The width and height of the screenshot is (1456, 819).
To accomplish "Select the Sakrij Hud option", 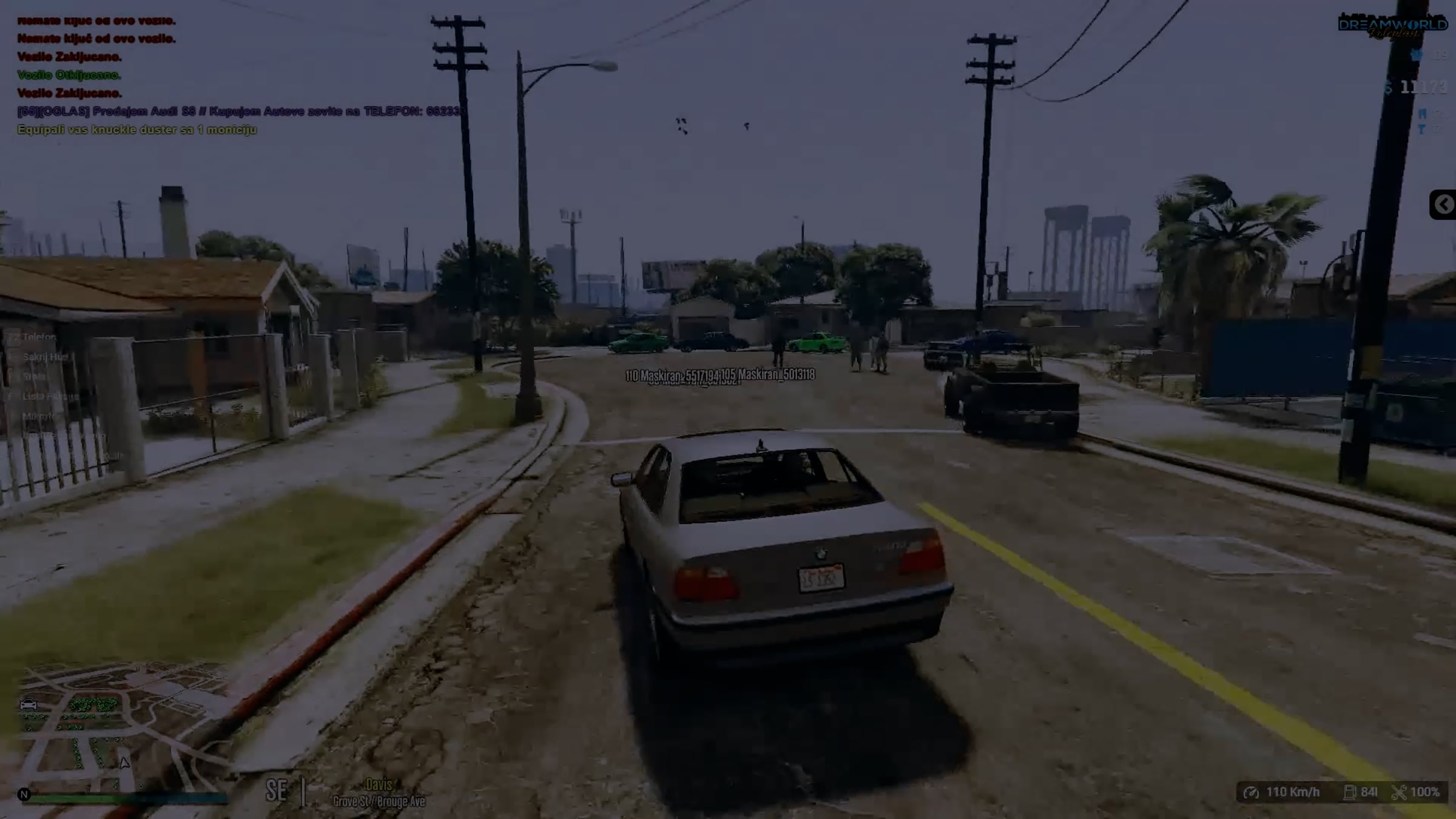I will (x=45, y=357).
